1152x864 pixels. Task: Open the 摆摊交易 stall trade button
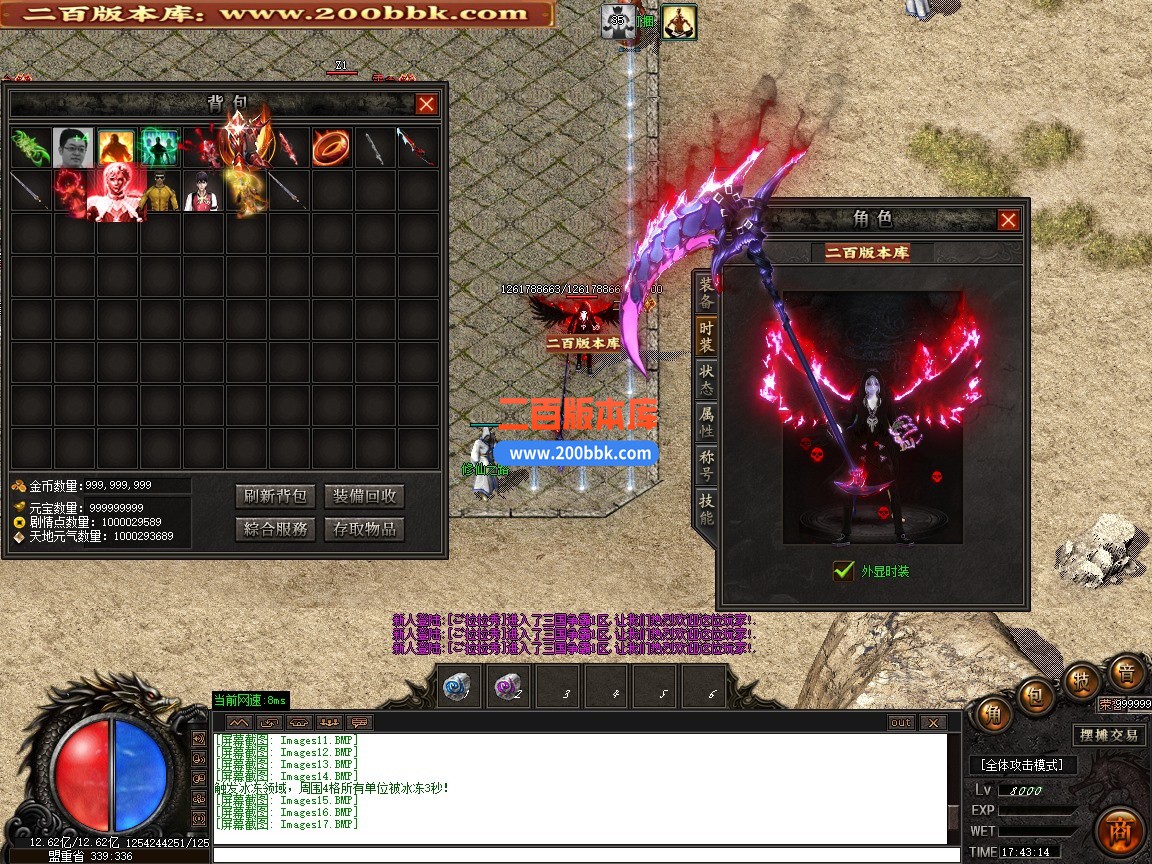[x=1108, y=735]
